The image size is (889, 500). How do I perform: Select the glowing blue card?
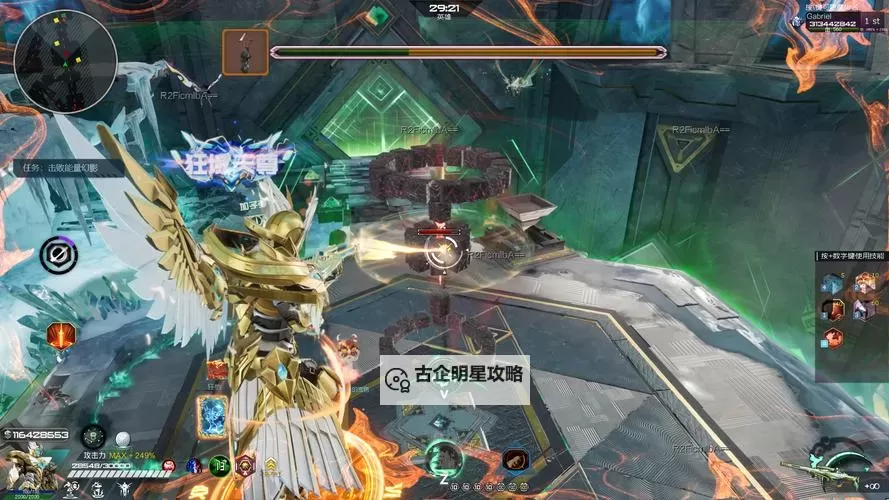[x=213, y=416]
